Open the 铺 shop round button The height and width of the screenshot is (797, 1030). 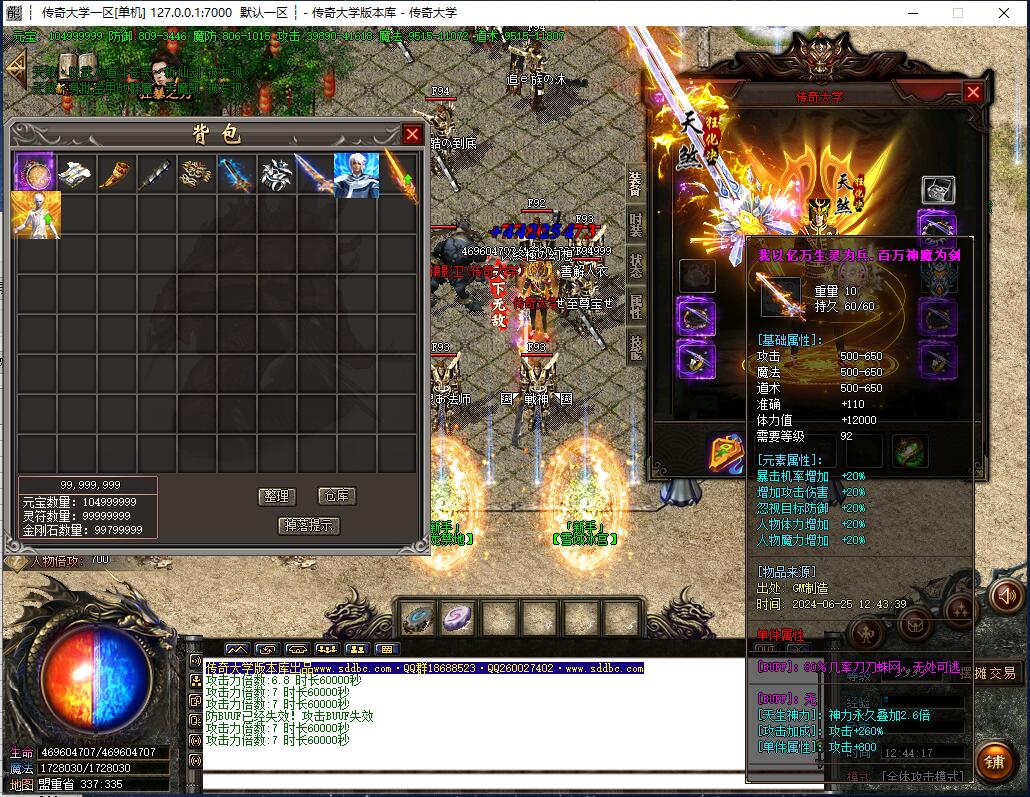(993, 761)
